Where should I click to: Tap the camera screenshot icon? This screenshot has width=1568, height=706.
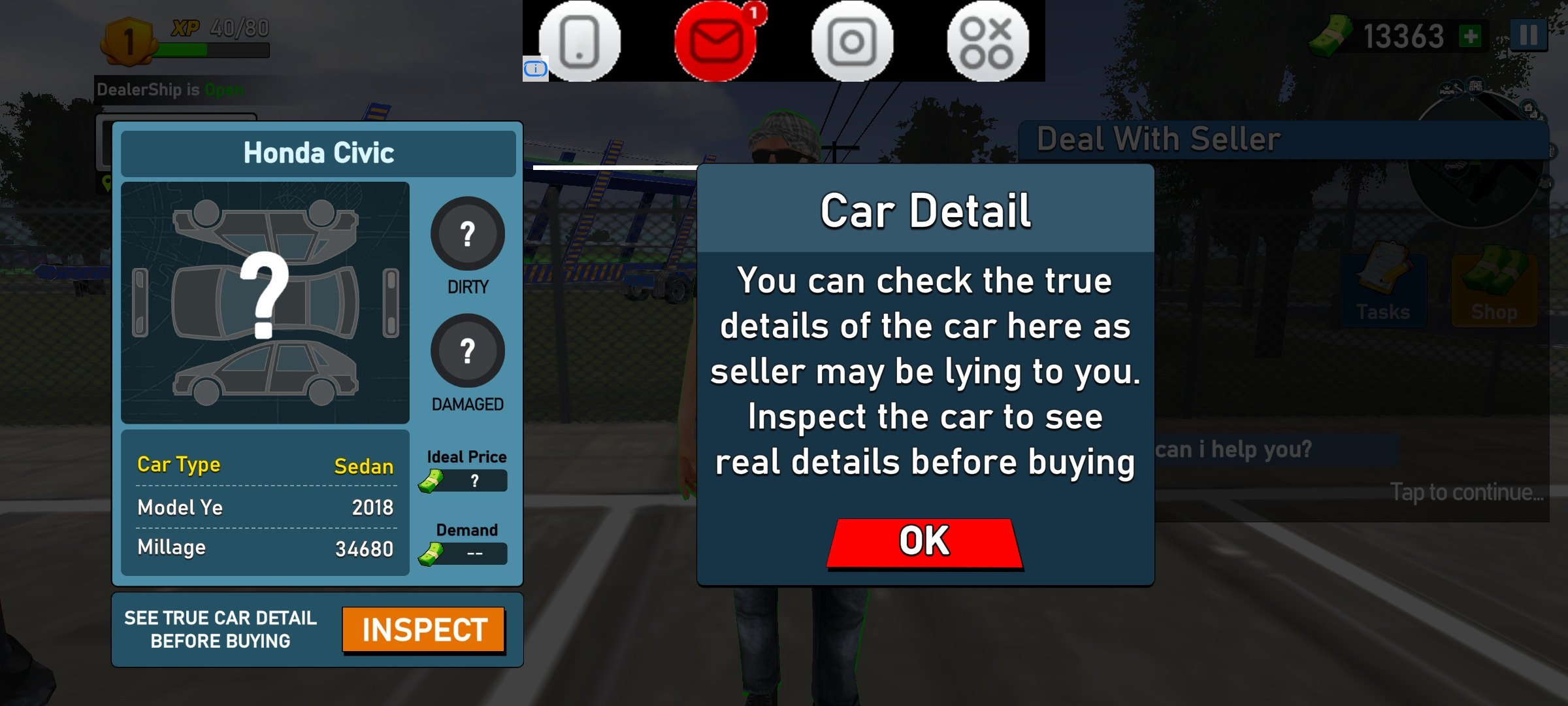pos(852,41)
